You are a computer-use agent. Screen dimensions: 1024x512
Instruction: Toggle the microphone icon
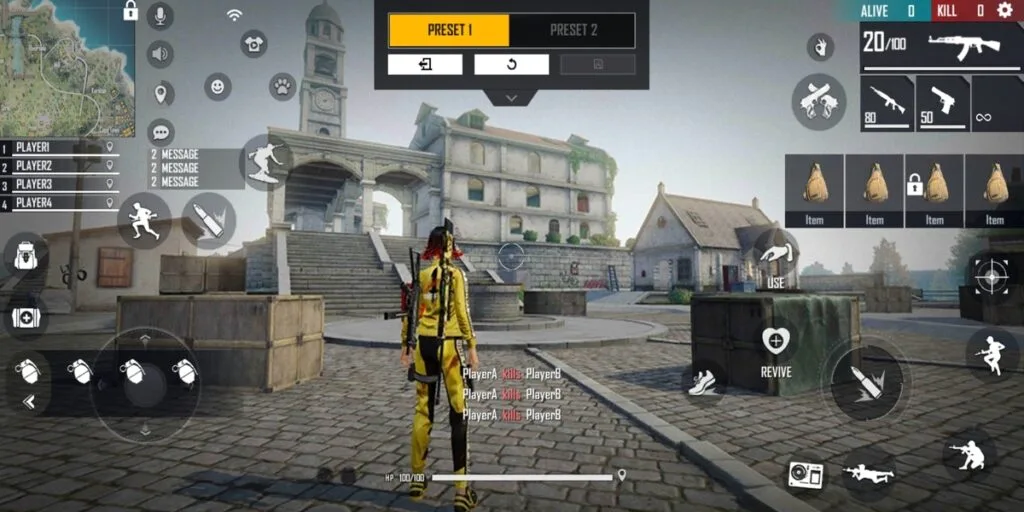[160, 15]
